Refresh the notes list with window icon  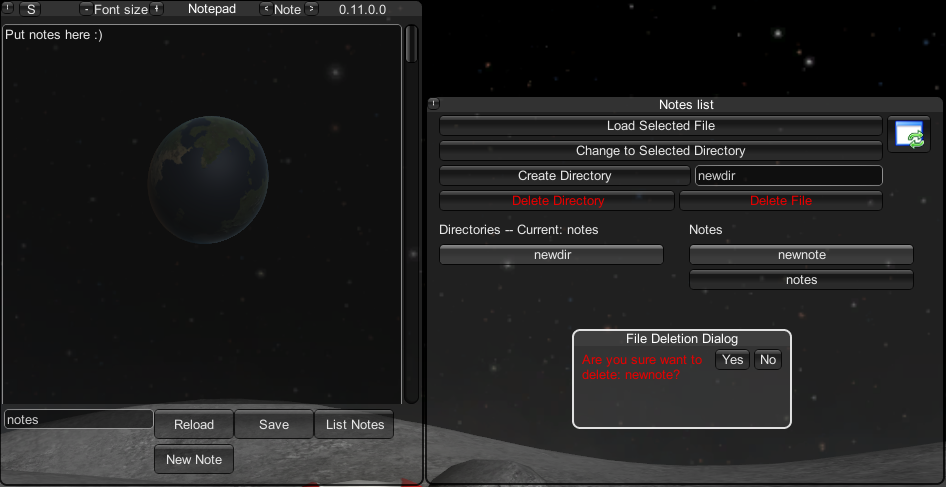[909, 134]
